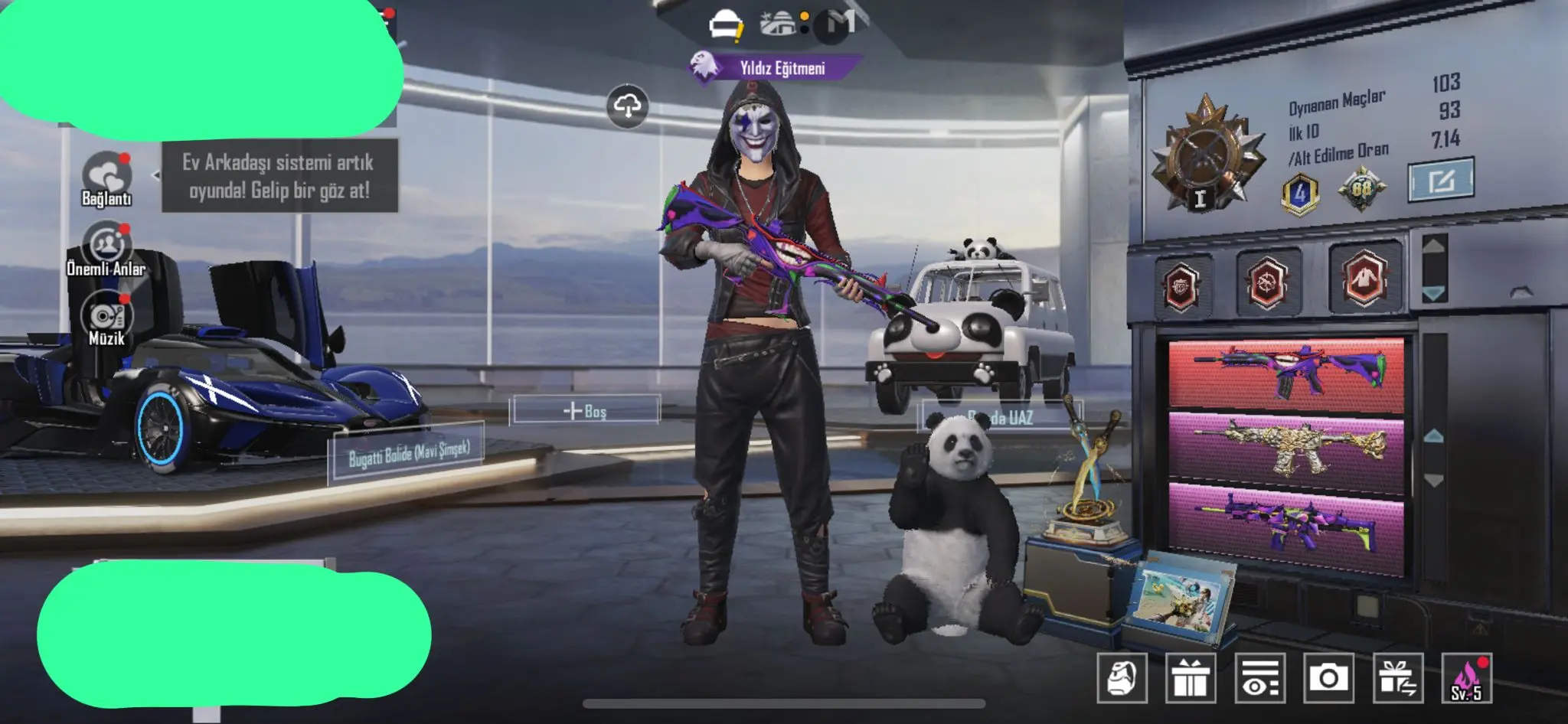Click the dome building icon
The height and width of the screenshot is (724, 1568).
pyautogui.click(x=779, y=24)
